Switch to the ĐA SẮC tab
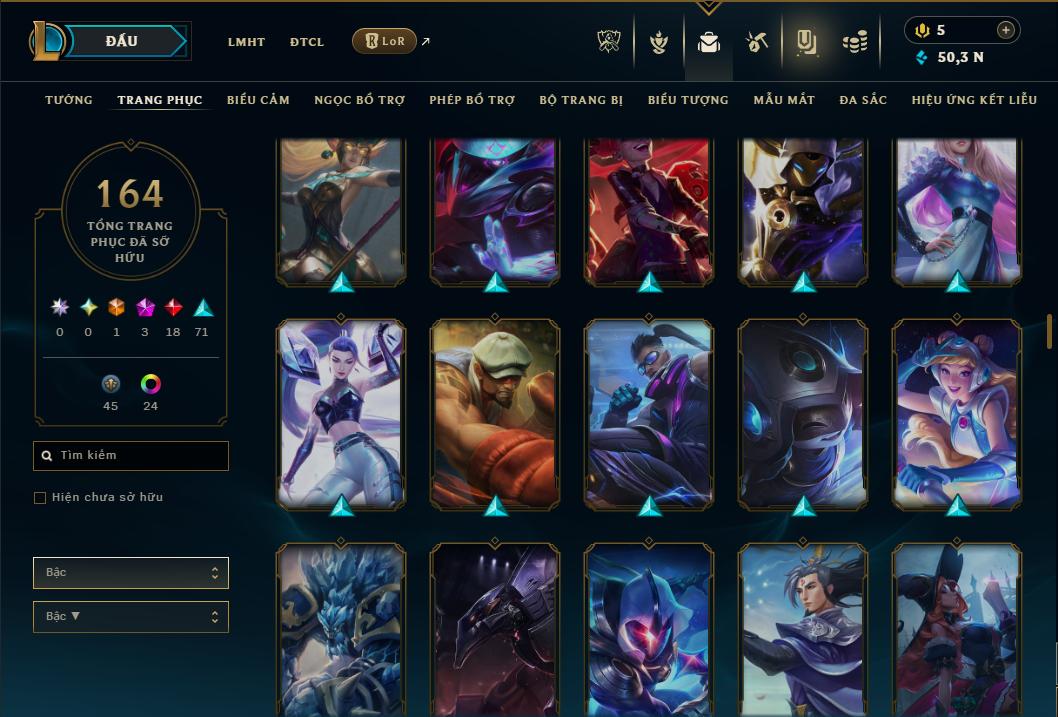1058x717 pixels. click(863, 100)
